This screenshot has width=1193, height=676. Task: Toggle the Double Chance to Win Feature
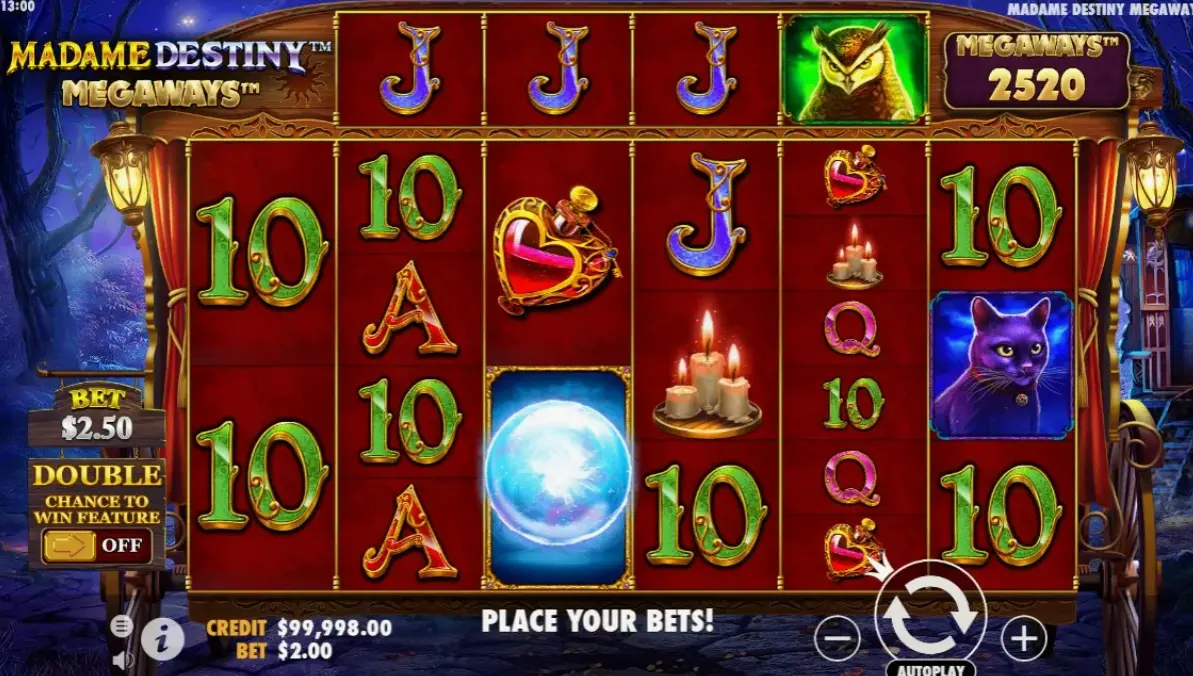point(96,546)
